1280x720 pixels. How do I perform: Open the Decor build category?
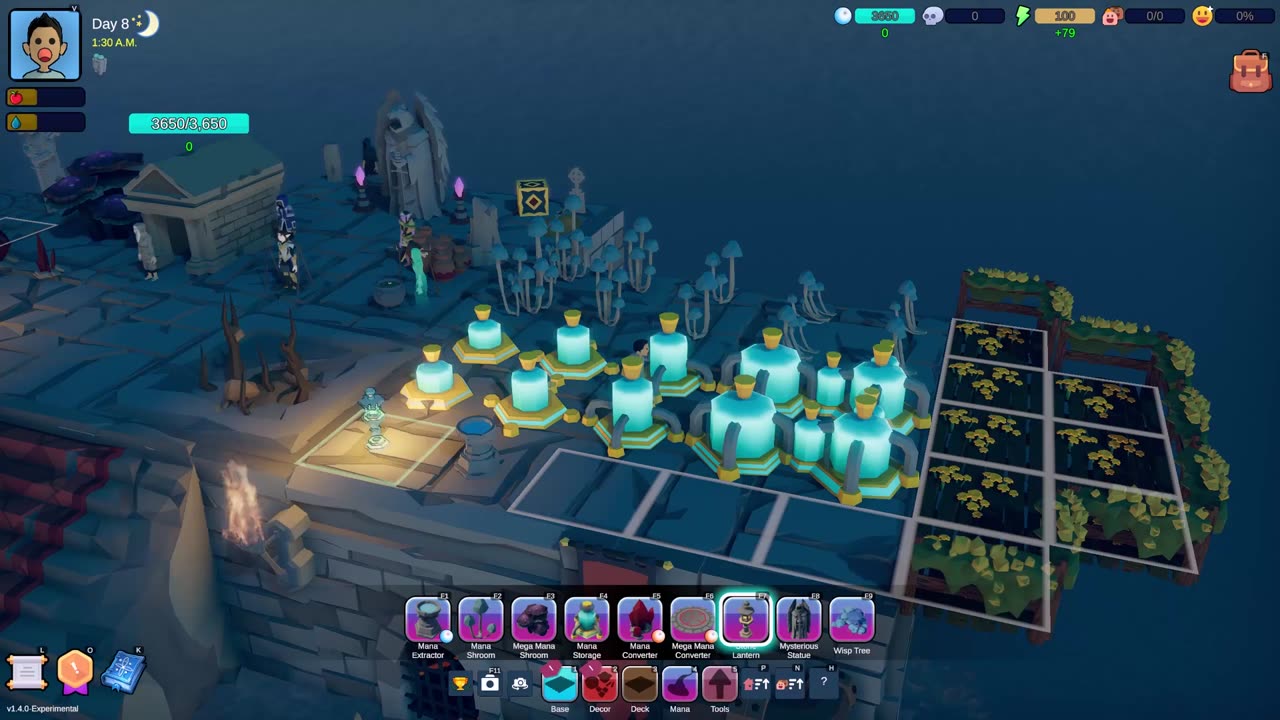pos(600,684)
